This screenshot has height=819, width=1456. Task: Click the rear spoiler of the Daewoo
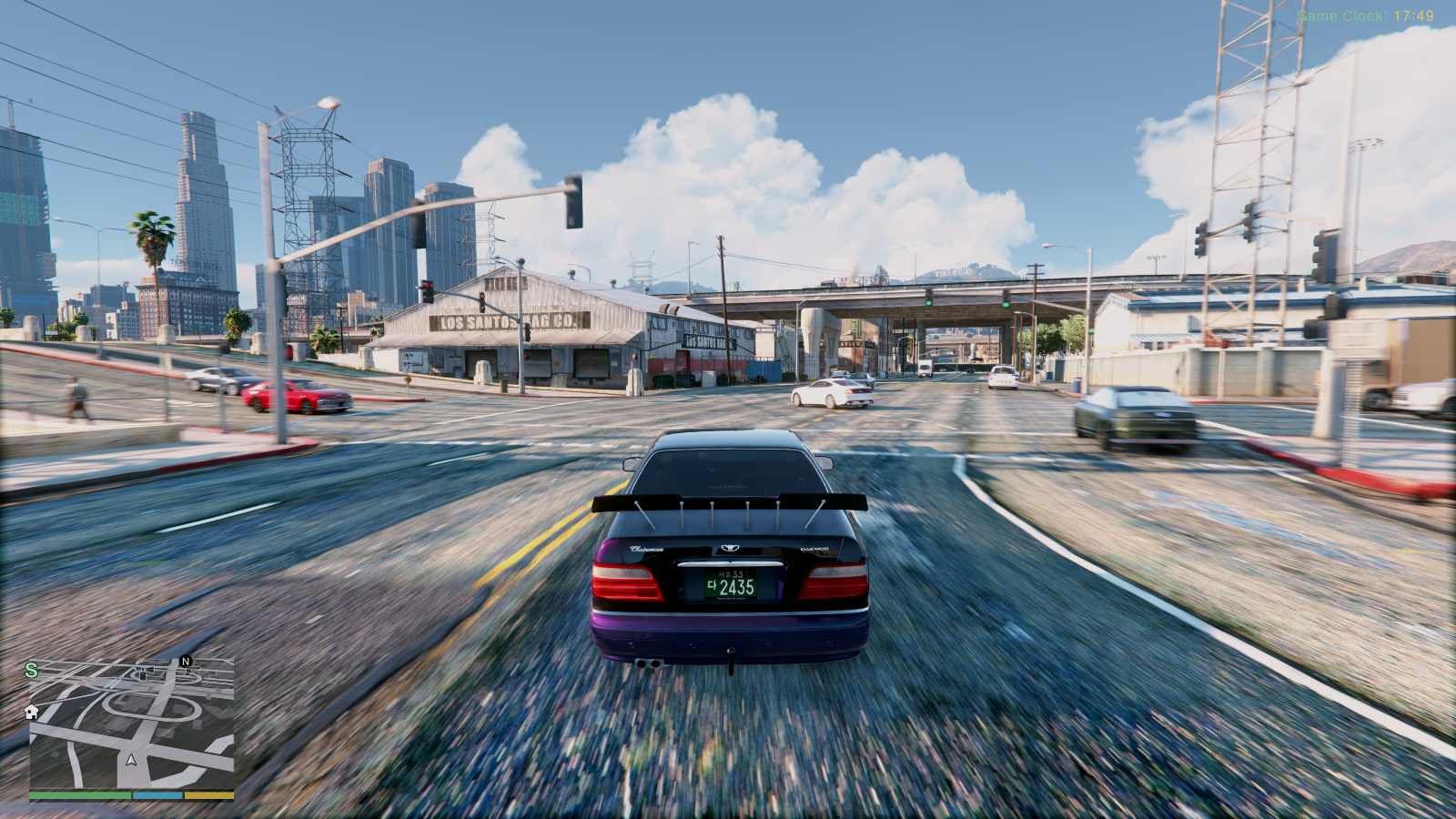coord(726,502)
